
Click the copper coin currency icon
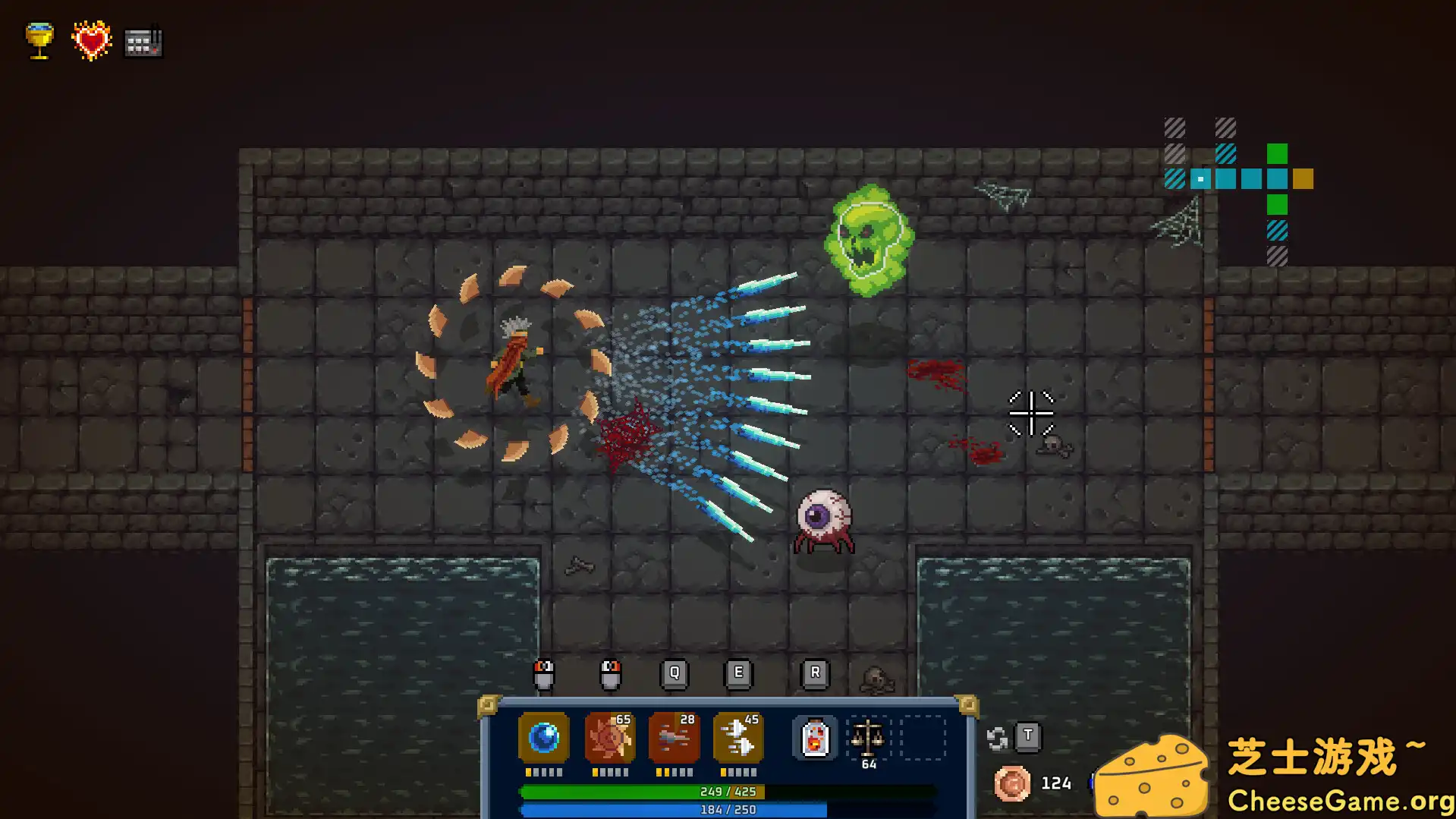point(1012,783)
